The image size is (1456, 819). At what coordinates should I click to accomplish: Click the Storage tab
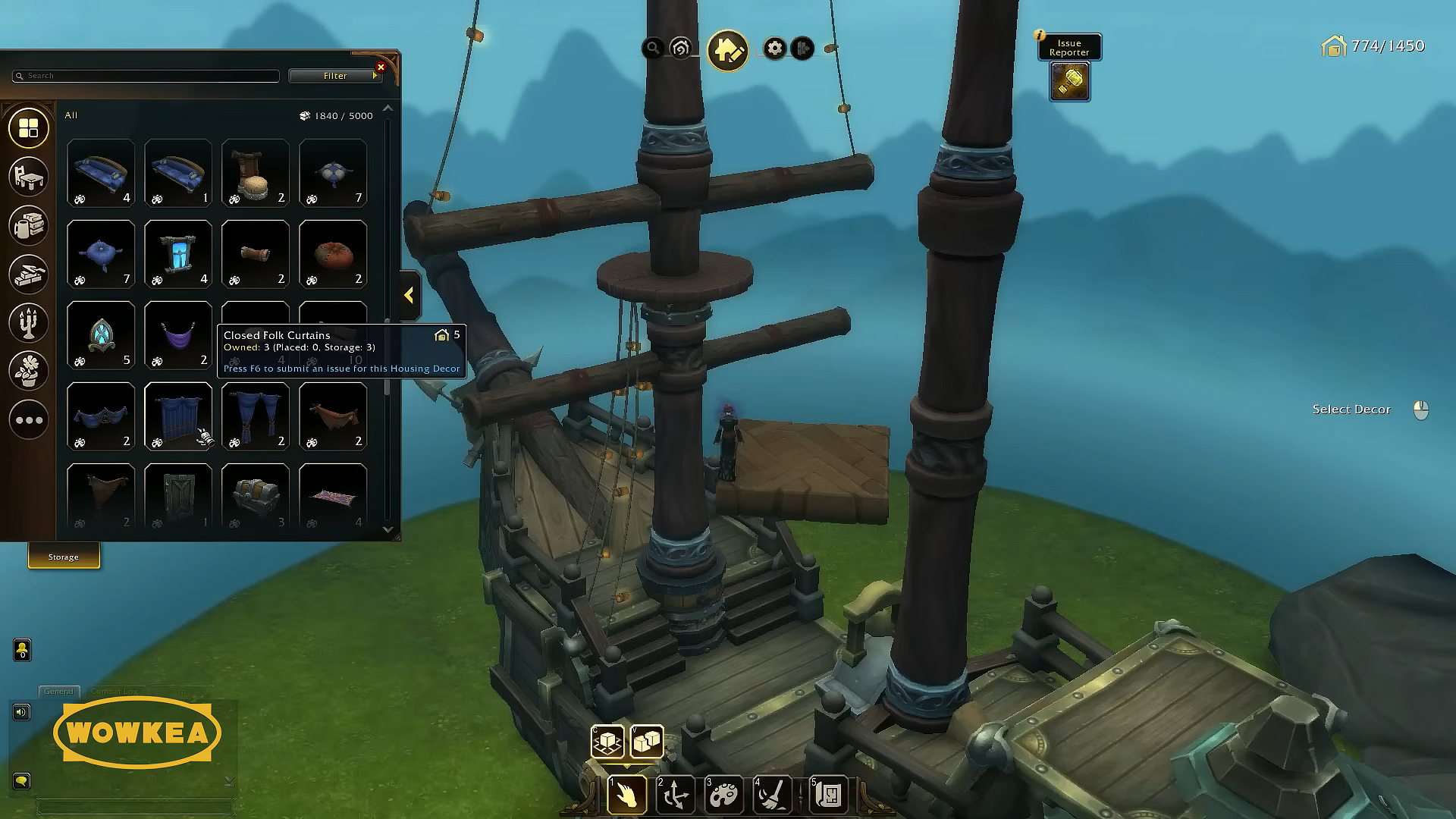[64, 557]
